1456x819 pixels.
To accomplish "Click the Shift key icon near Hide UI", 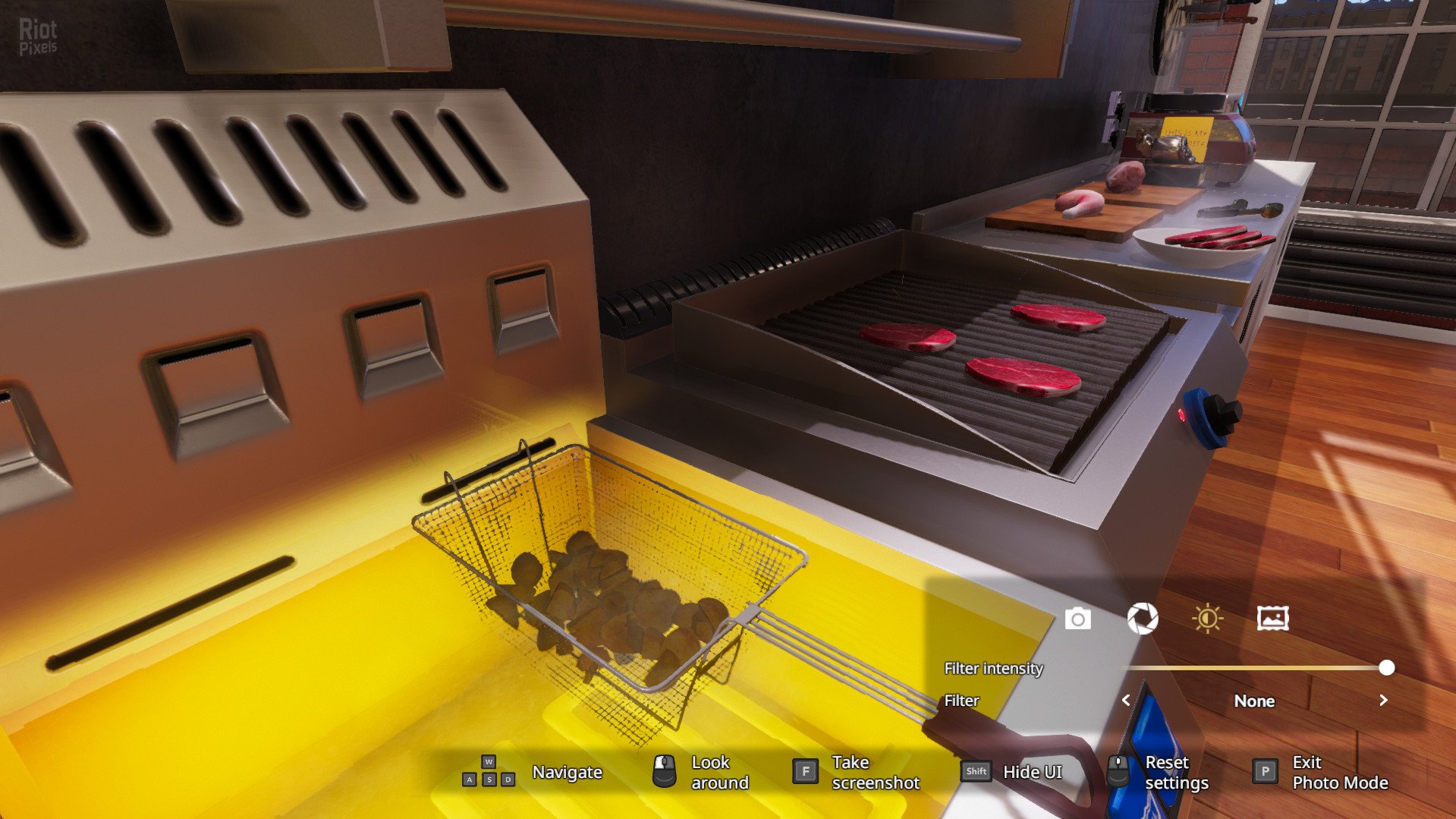I will (975, 771).
